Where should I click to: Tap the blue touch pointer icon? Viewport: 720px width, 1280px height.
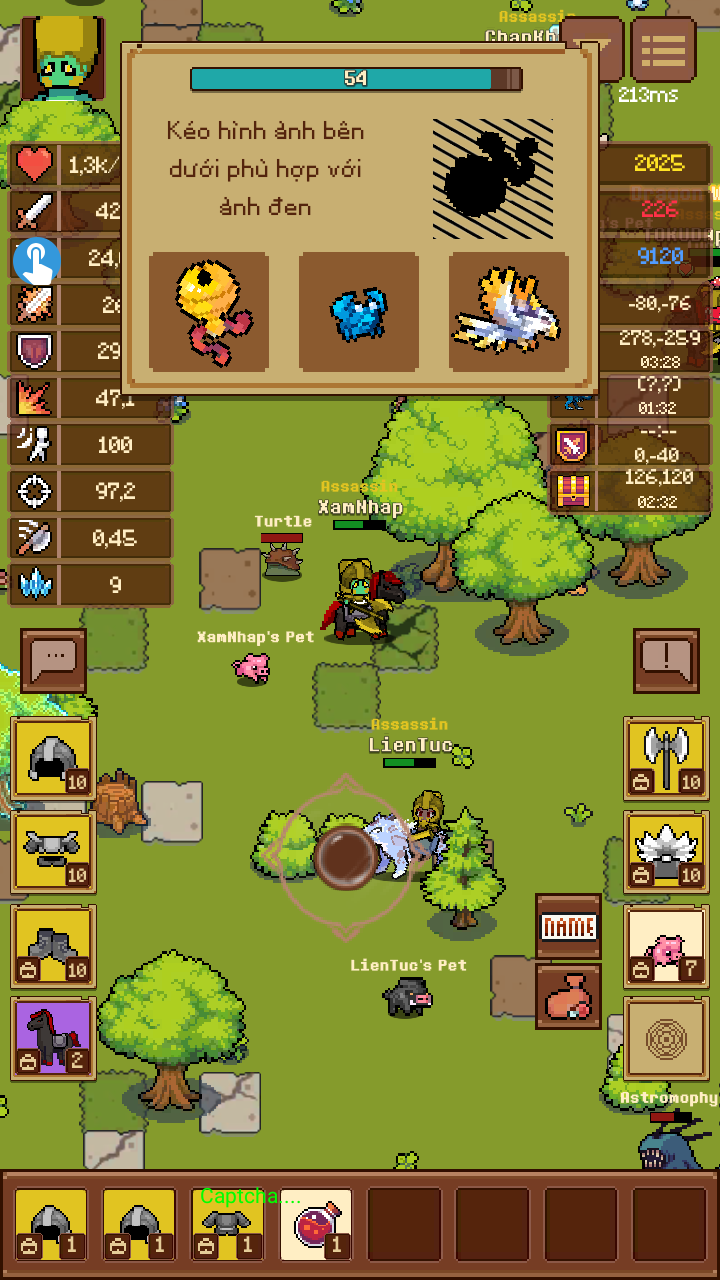(x=37, y=260)
